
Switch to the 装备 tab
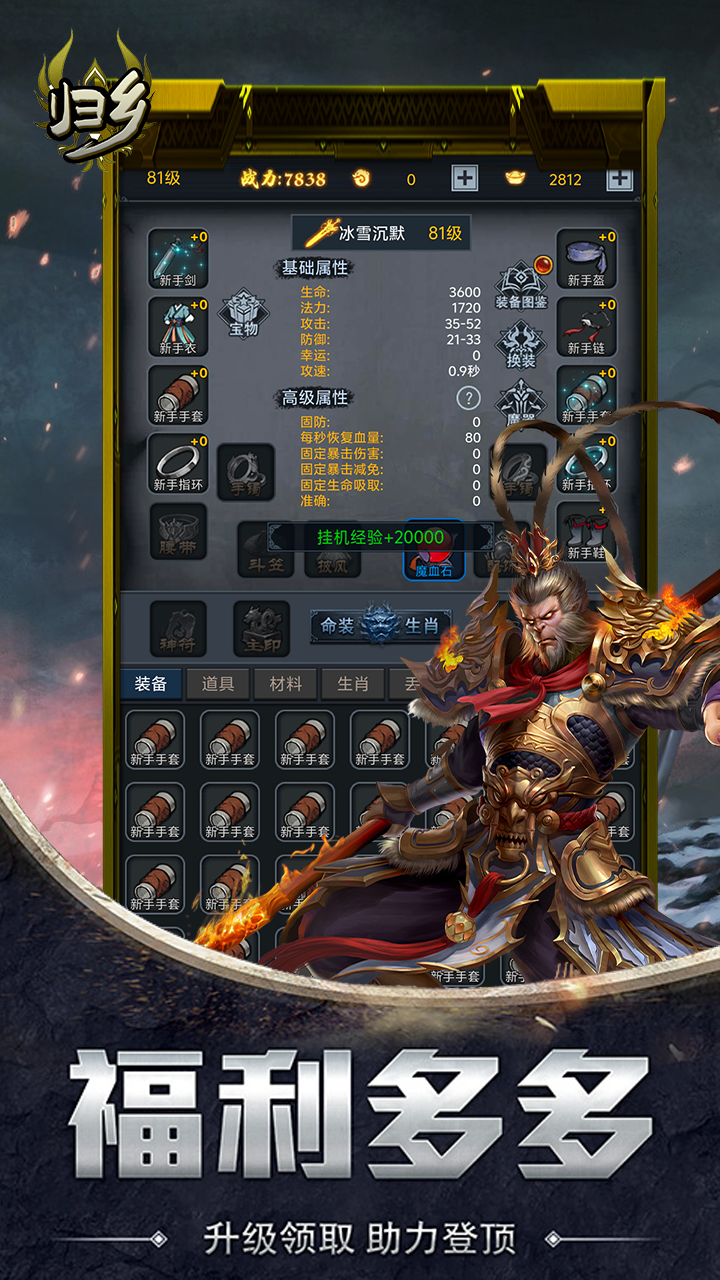tap(152, 684)
